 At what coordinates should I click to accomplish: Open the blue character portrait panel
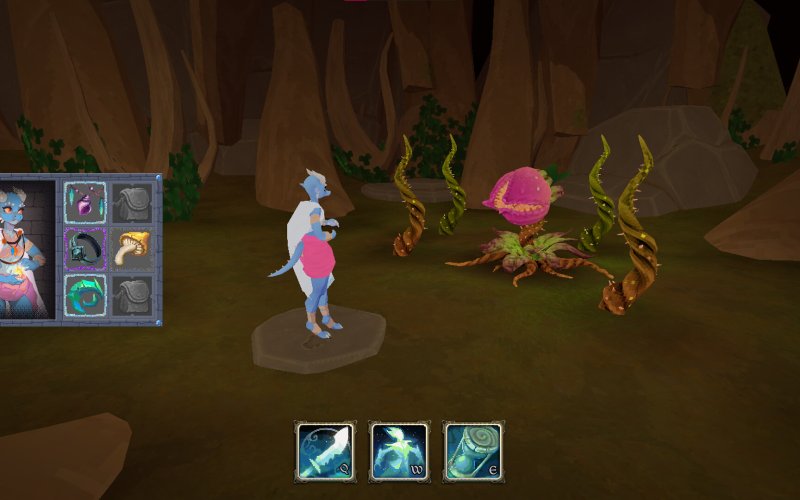tap(27, 250)
